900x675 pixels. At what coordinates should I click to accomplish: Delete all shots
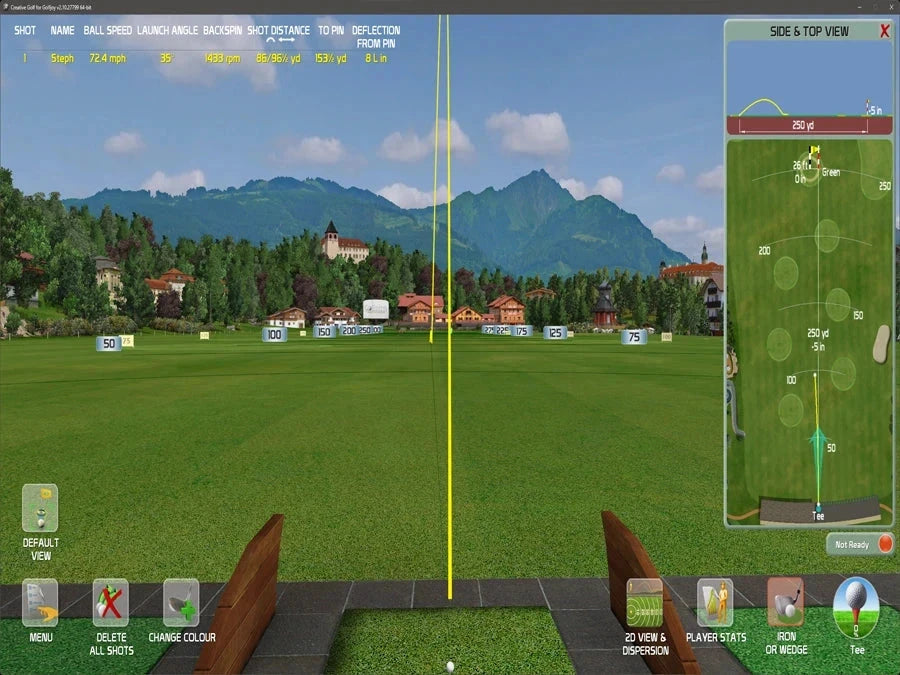coord(111,603)
